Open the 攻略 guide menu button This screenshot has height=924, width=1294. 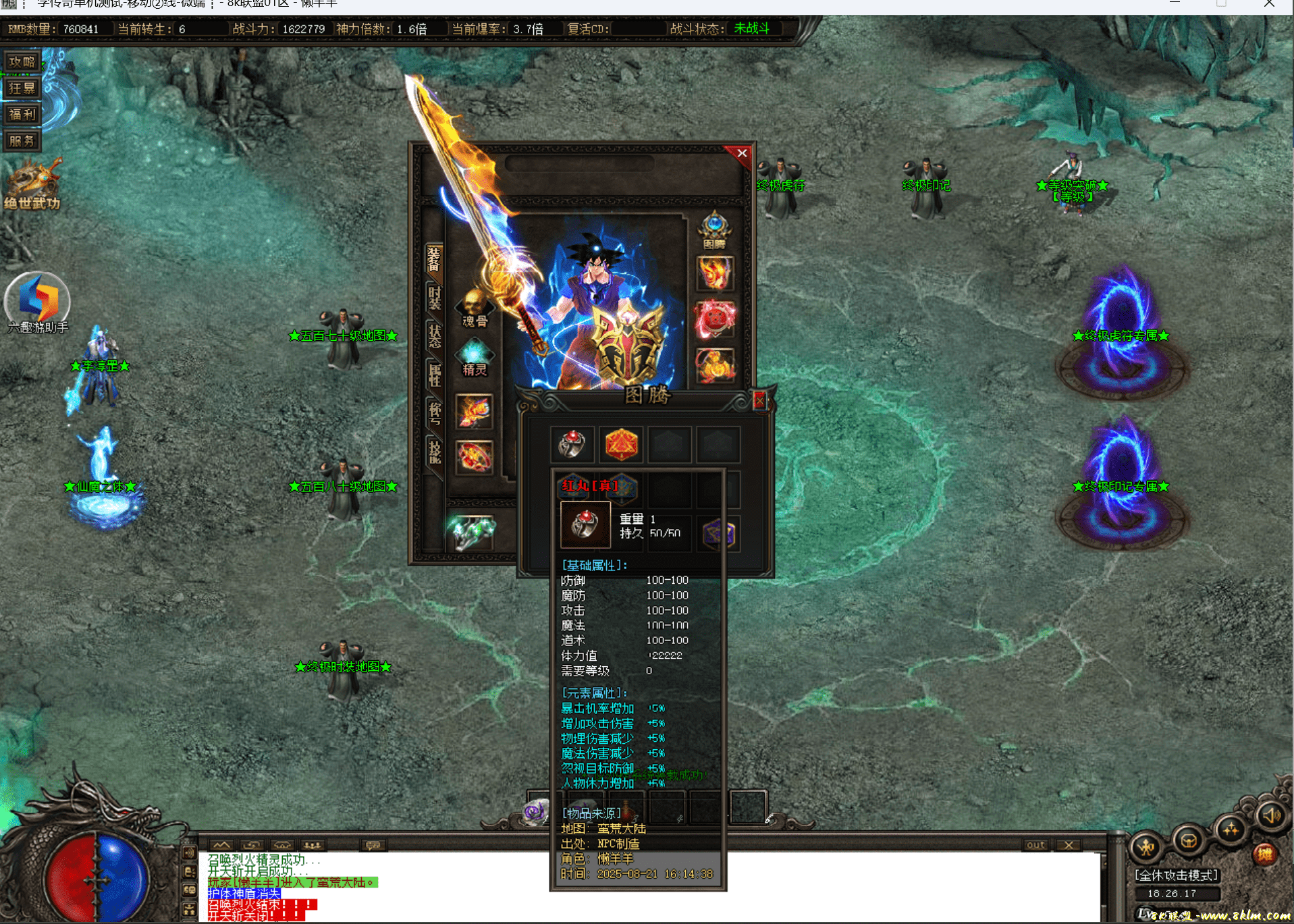pyautogui.click(x=22, y=62)
